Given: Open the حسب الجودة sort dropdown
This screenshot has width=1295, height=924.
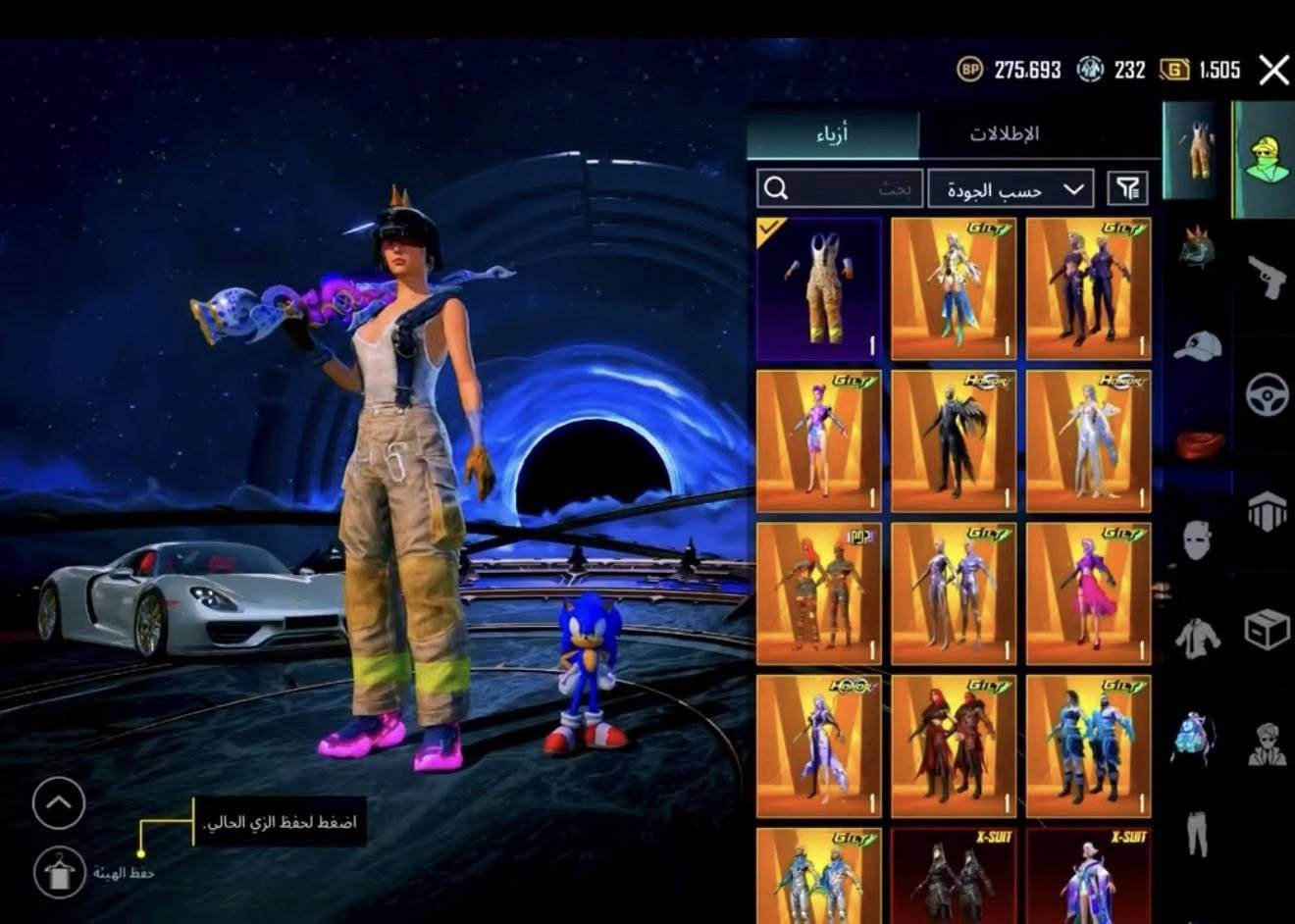Looking at the screenshot, I should (1009, 188).
